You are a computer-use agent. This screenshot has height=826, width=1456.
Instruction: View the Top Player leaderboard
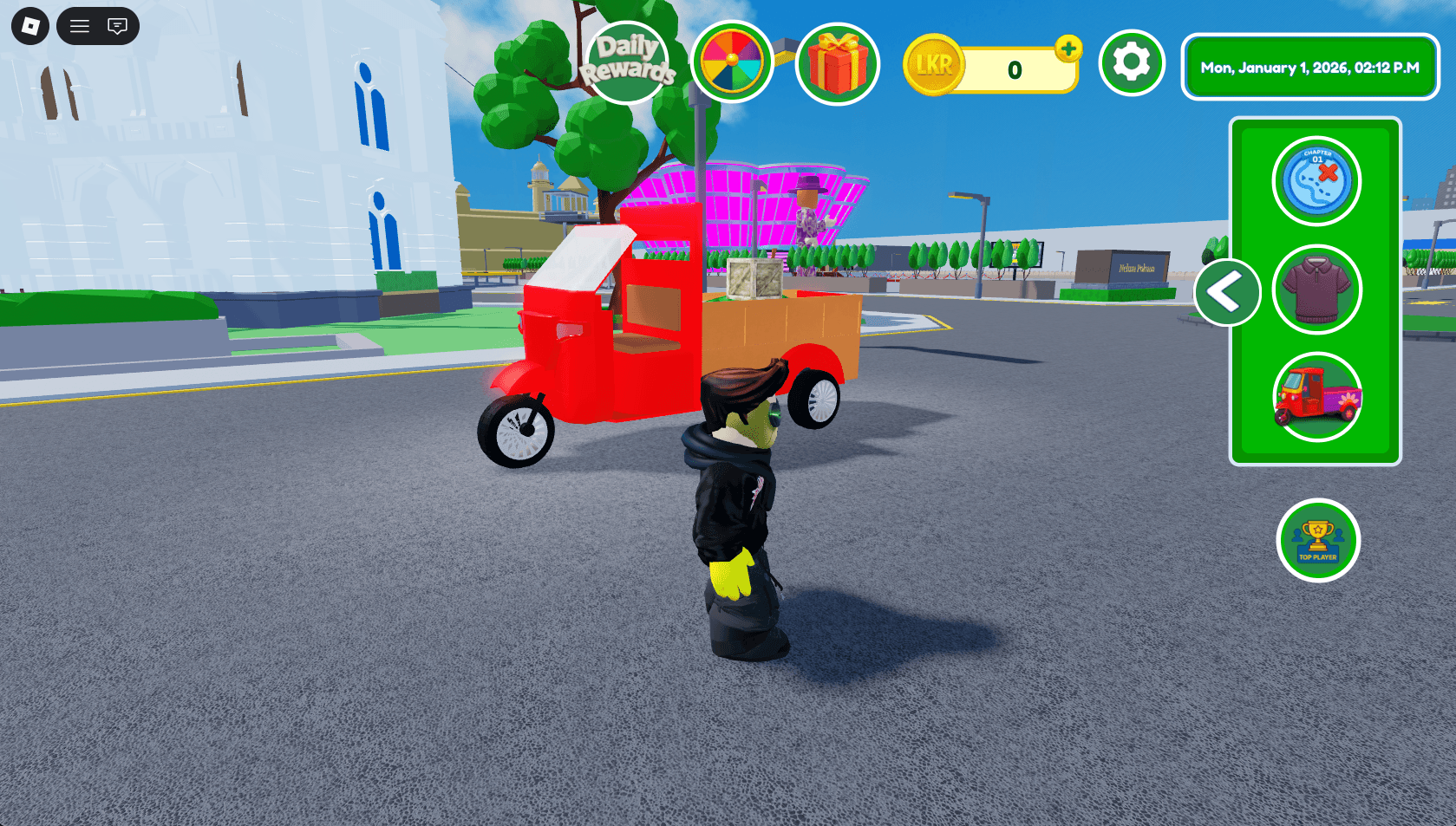click(x=1317, y=539)
